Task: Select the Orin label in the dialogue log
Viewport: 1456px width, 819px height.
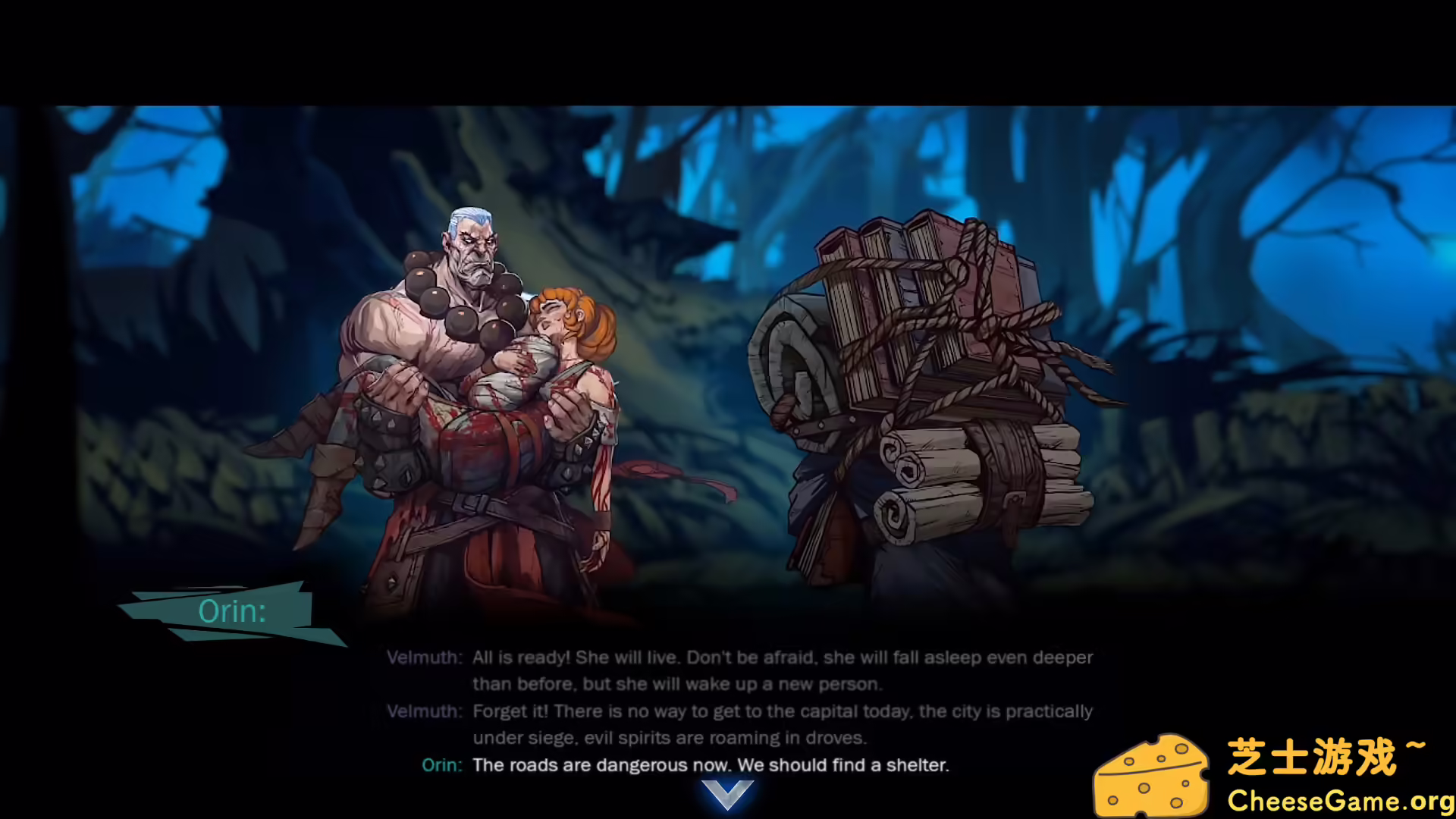Action: [442, 766]
